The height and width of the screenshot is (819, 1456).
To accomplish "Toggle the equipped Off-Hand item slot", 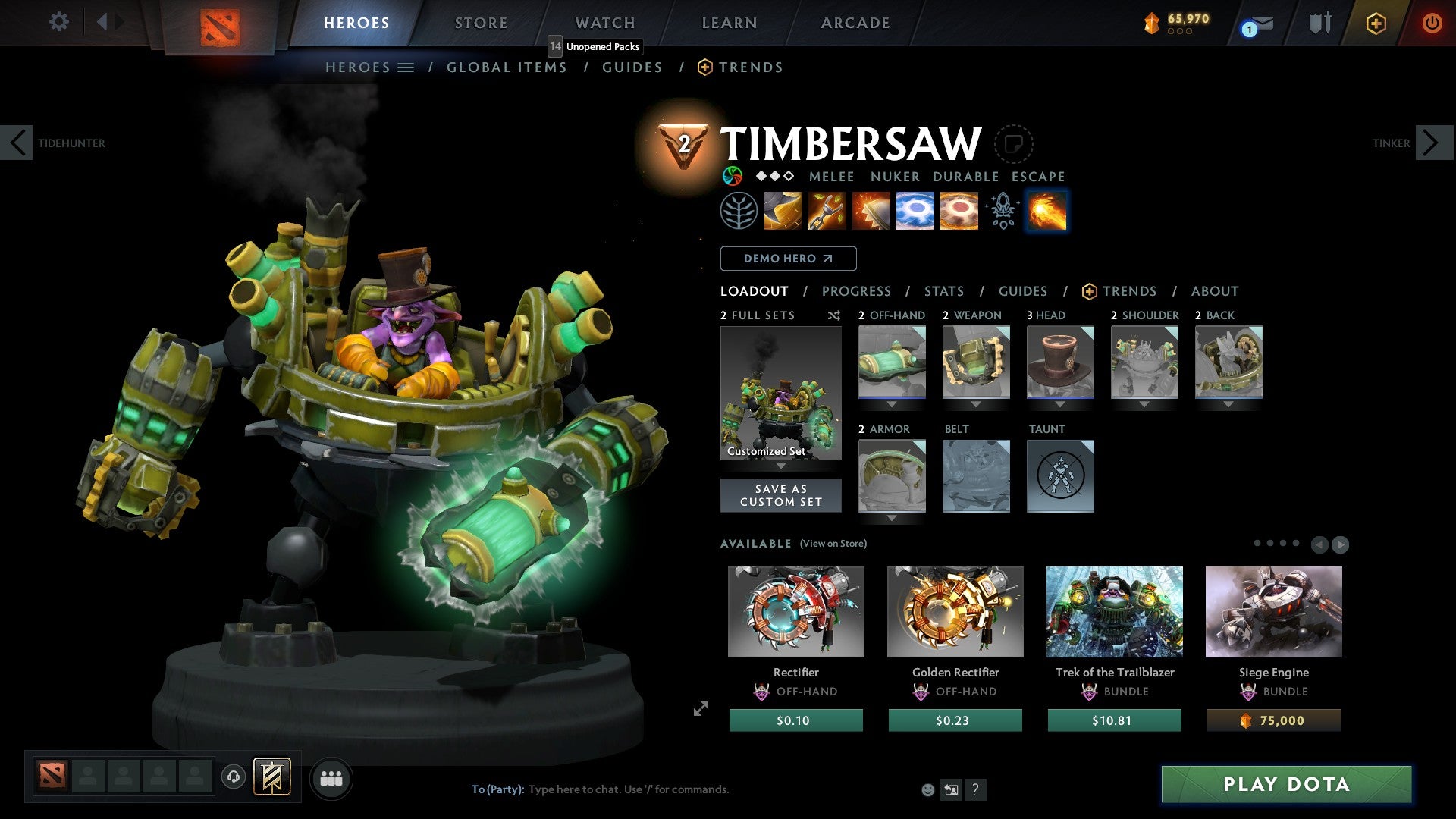I will point(892,362).
